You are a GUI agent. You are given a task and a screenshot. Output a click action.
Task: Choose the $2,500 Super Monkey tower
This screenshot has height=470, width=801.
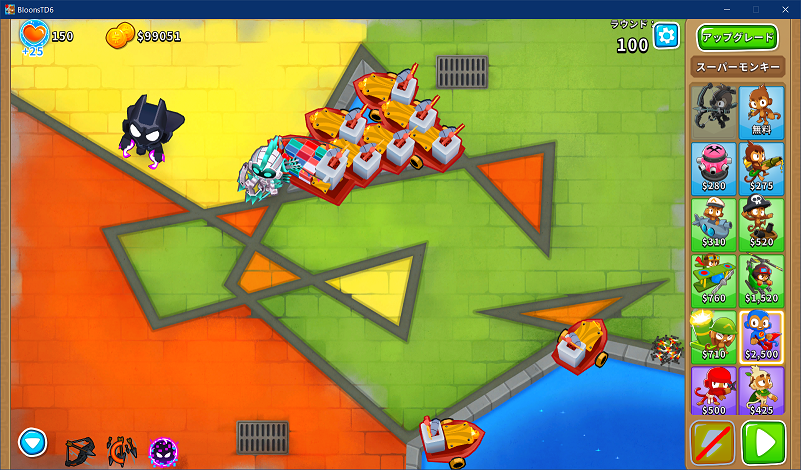pyautogui.click(x=762, y=334)
